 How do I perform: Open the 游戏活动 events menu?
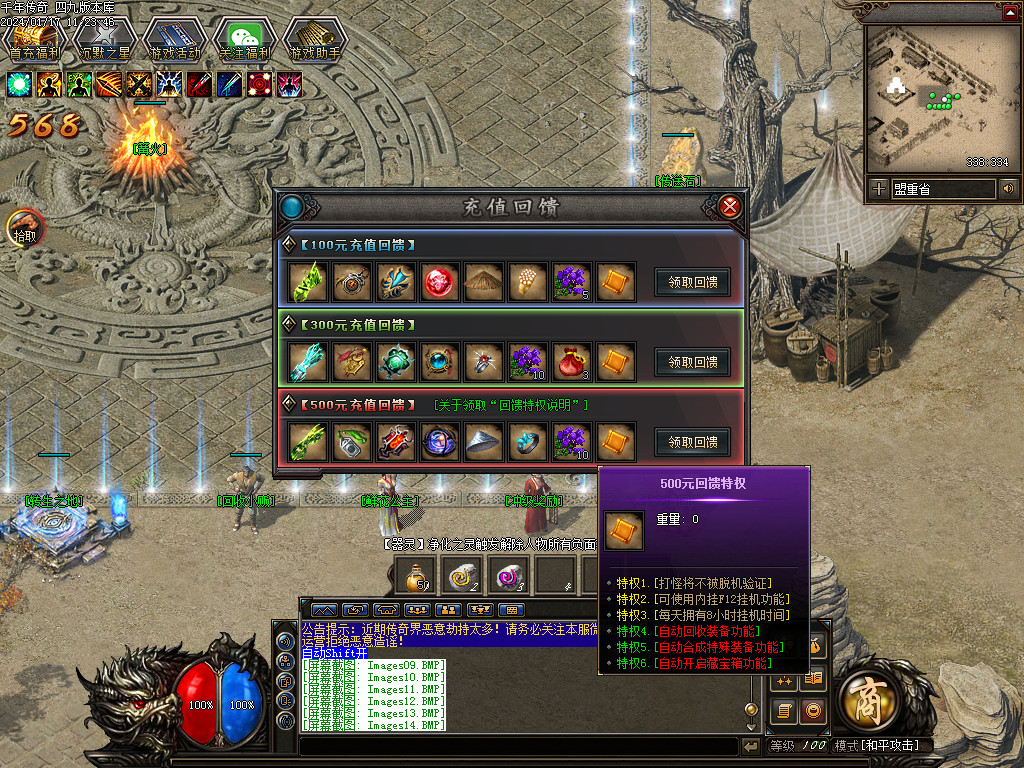[x=174, y=38]
